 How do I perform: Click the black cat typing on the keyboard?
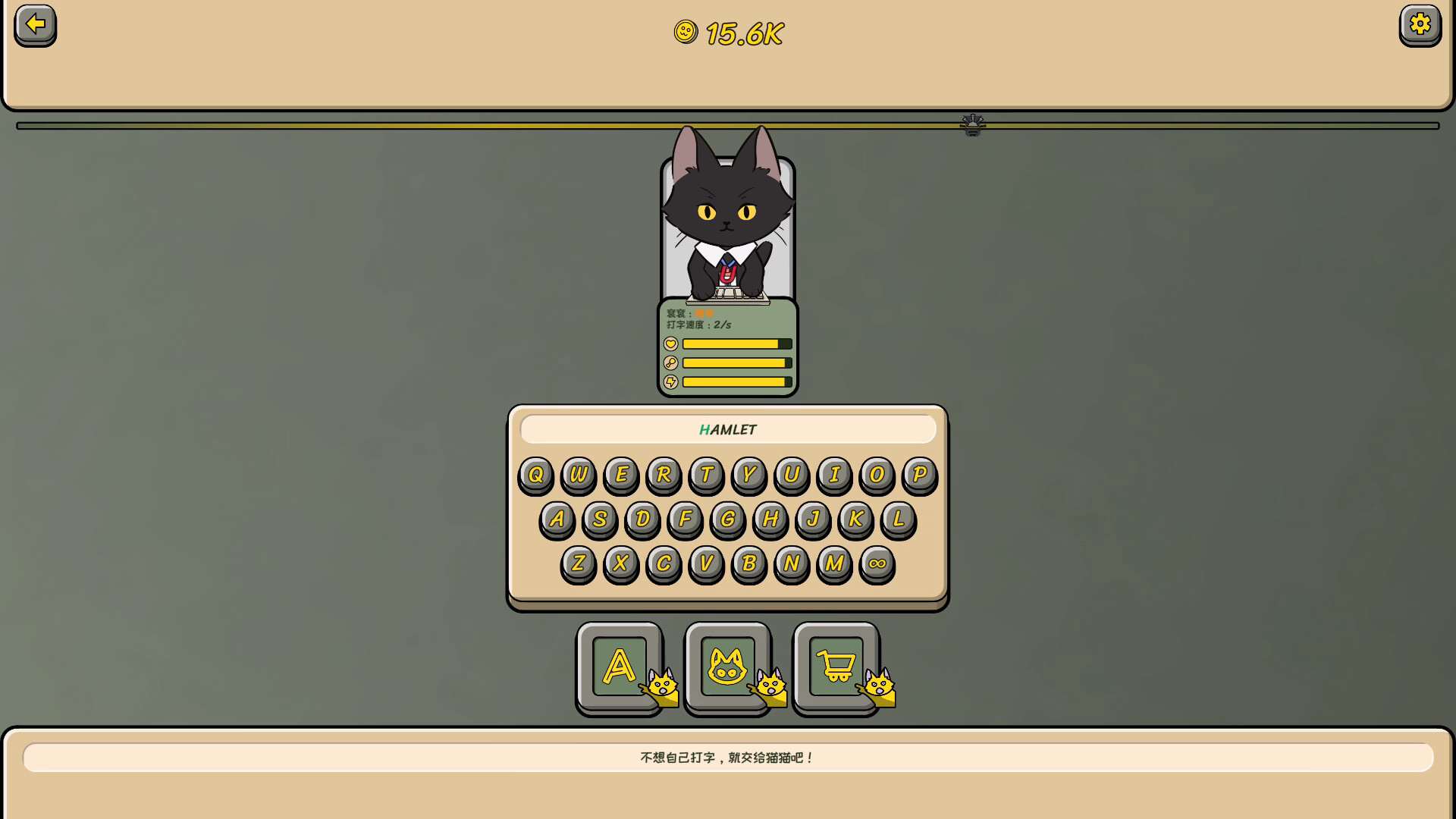point(726,220)
